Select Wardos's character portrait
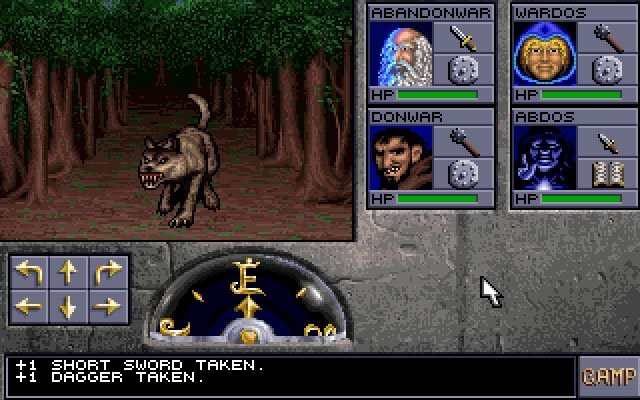 [545, 54]
